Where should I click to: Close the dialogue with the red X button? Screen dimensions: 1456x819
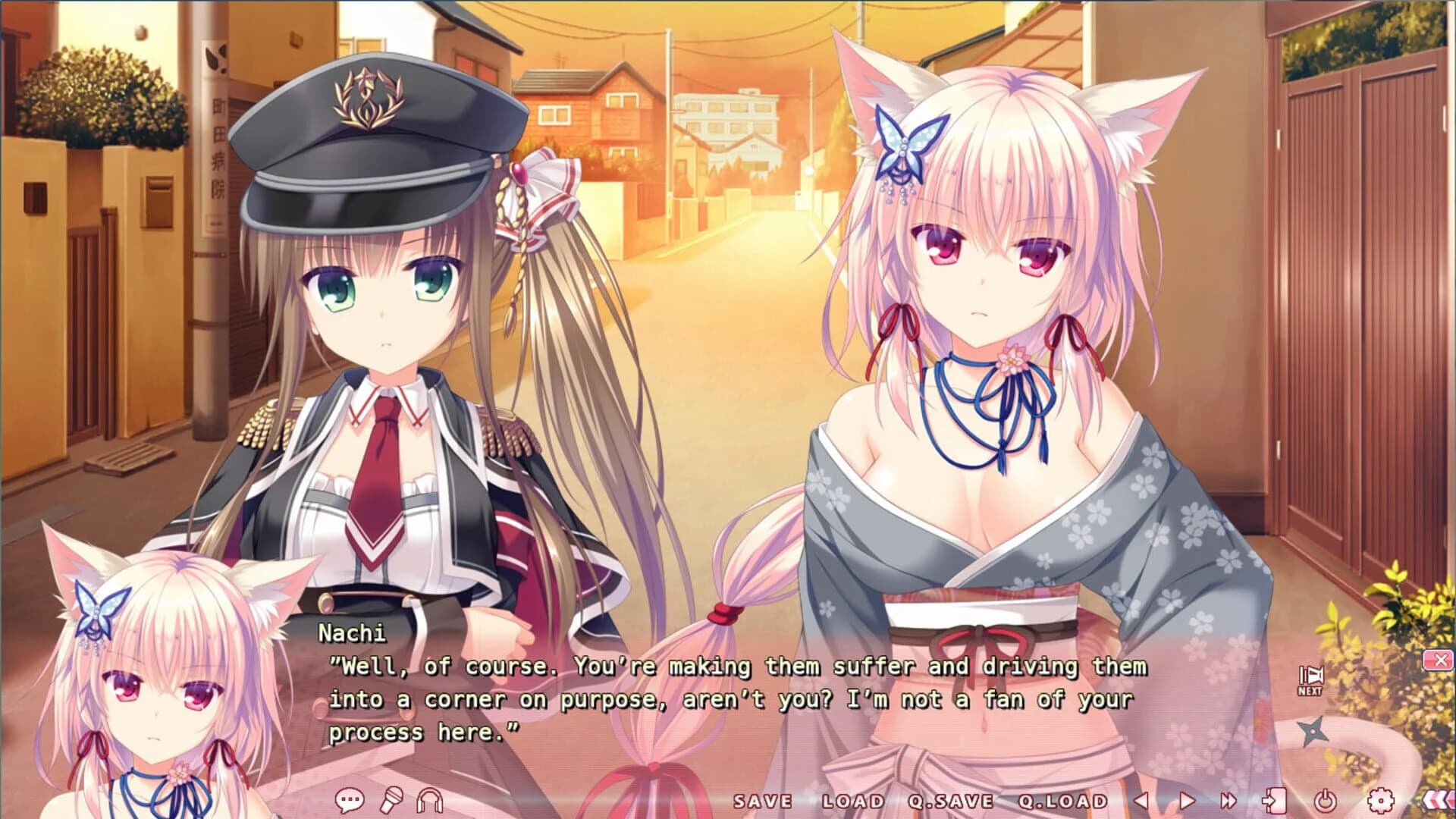pos(1441,660)
